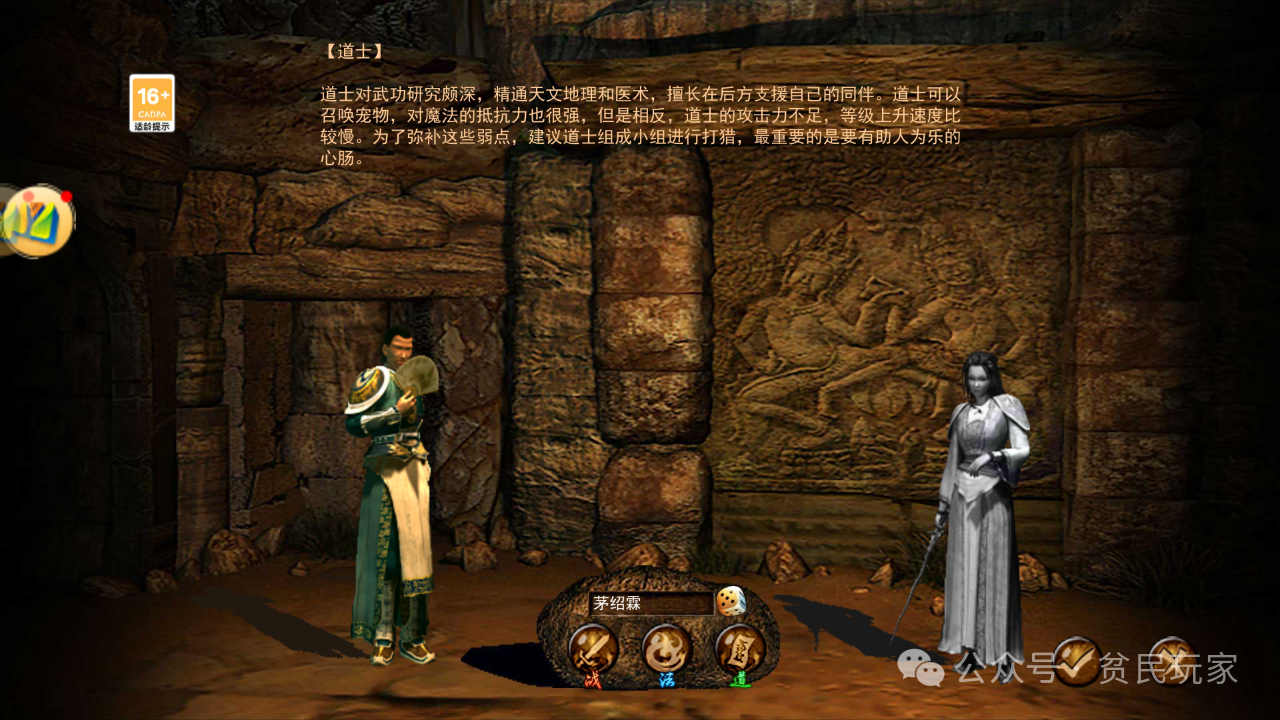Cancel with the round X button

pos(1171,660)
